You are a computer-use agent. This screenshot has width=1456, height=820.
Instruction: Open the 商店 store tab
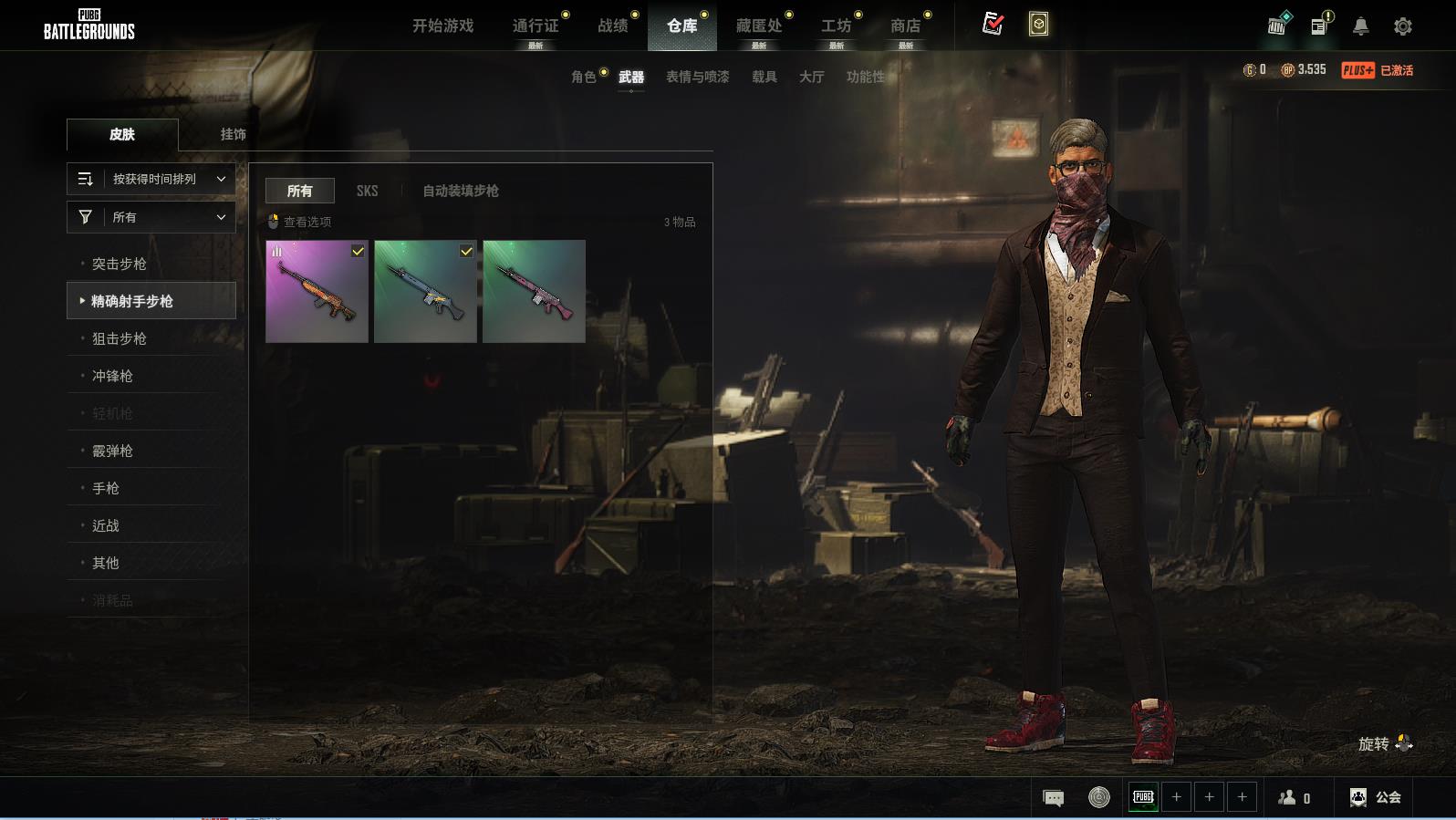(x=905, y=26)
